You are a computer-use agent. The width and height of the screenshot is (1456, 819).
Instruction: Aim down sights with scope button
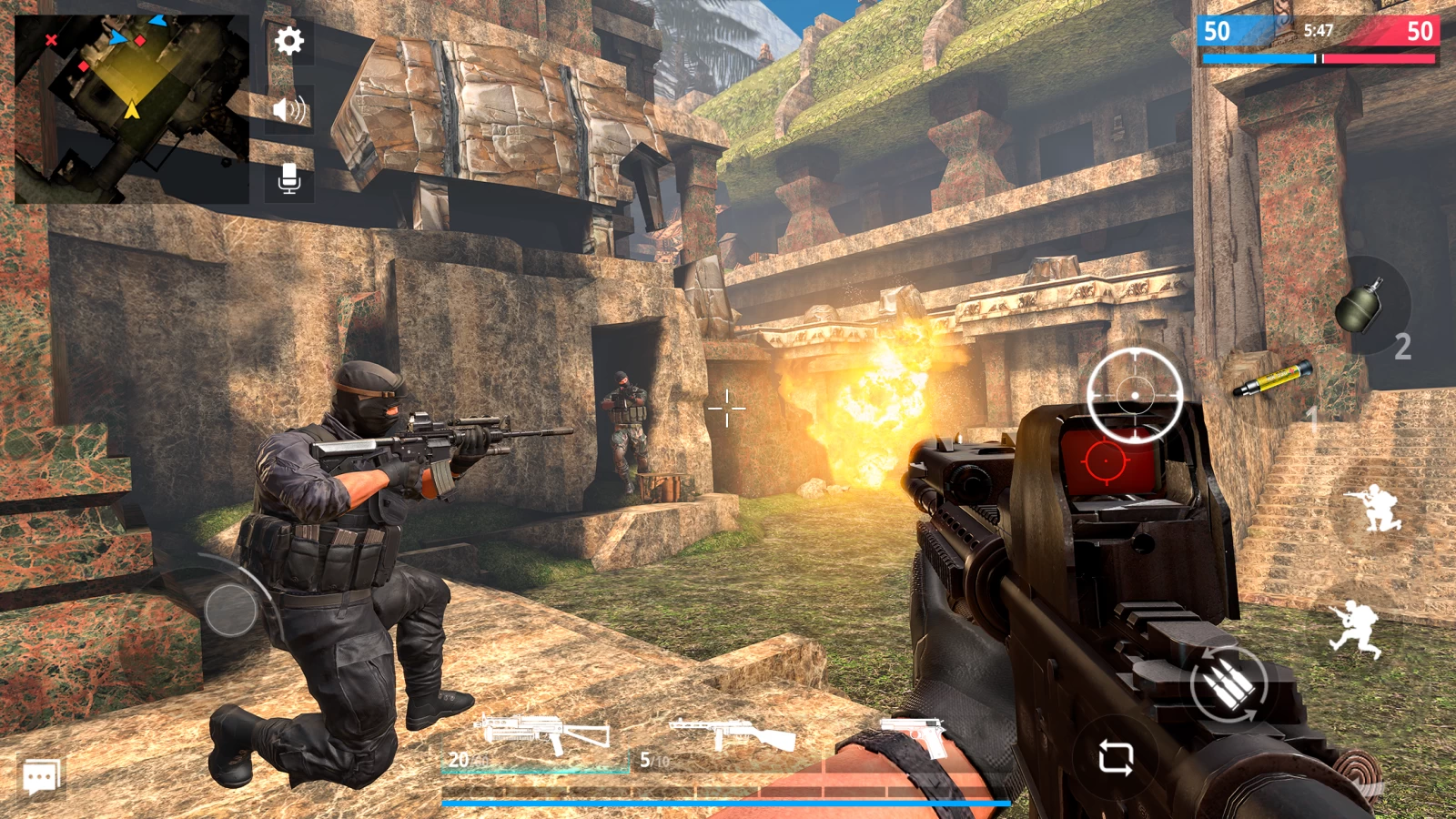[1135, 395]
